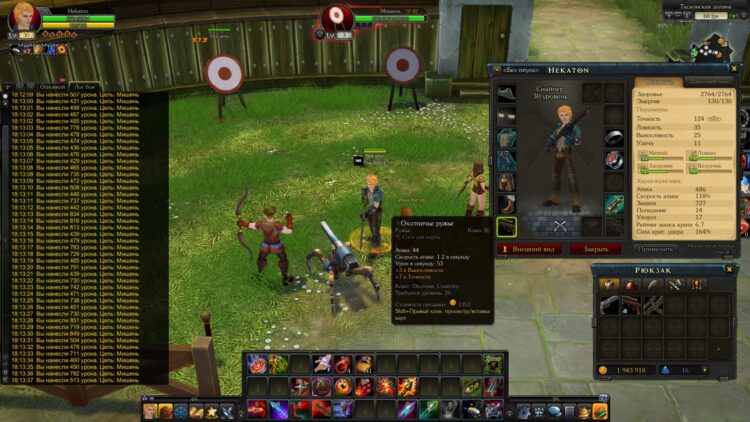Screen dimensions: 750x422
Task: Click the Применить button
Action: [654, 248]
